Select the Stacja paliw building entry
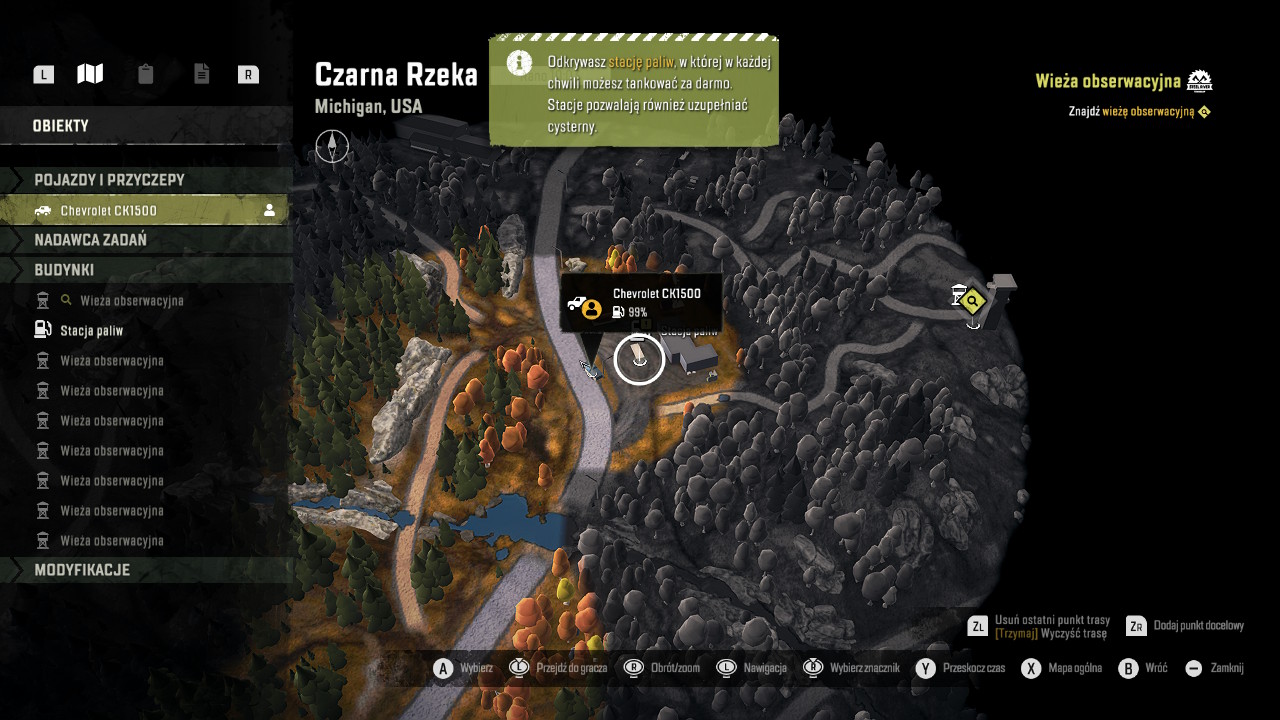This screenshot has height=720, width=1280. [x=92, y=330]
